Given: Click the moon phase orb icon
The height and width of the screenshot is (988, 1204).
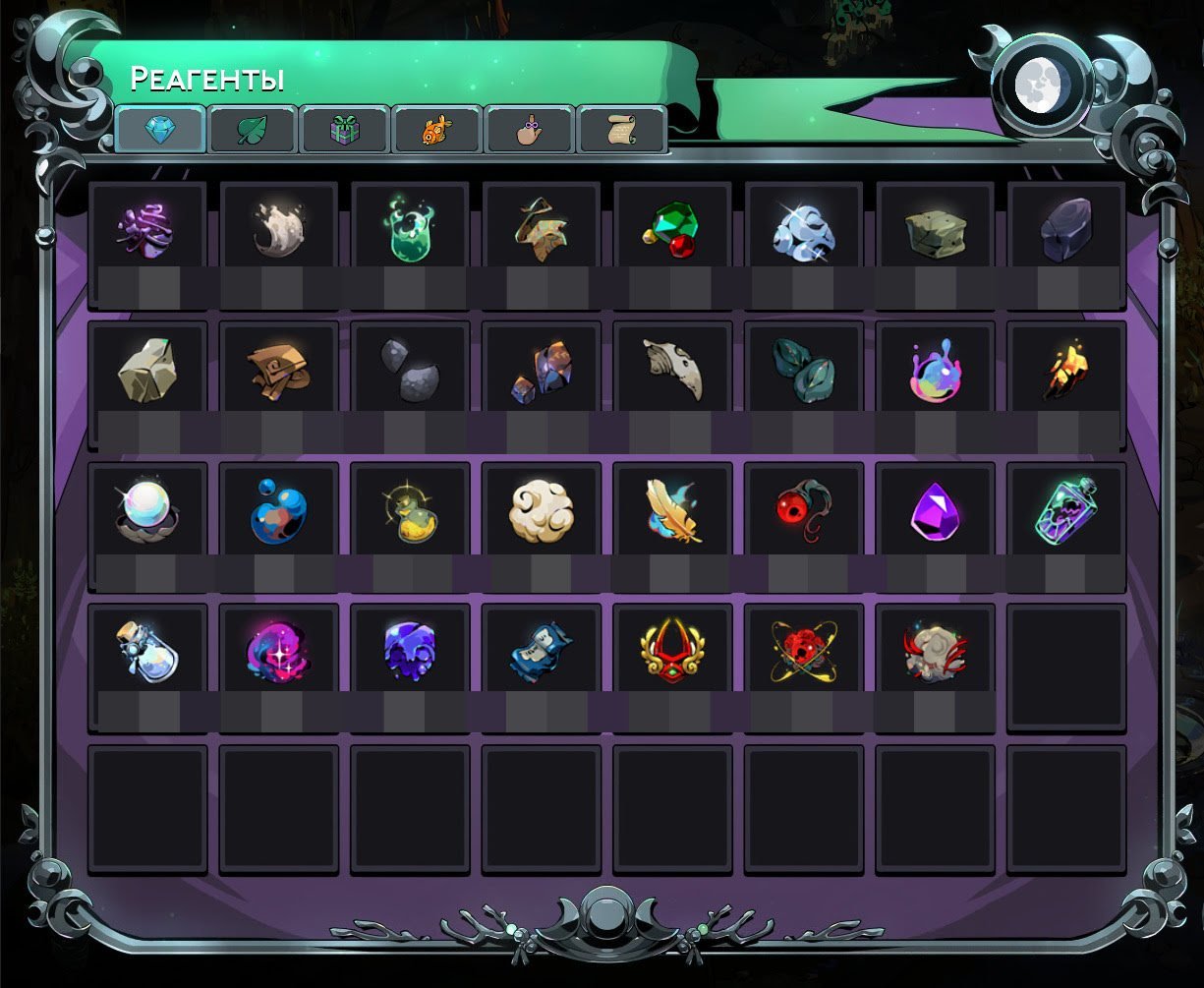Looking at the screenshot, I should 1042,85.
